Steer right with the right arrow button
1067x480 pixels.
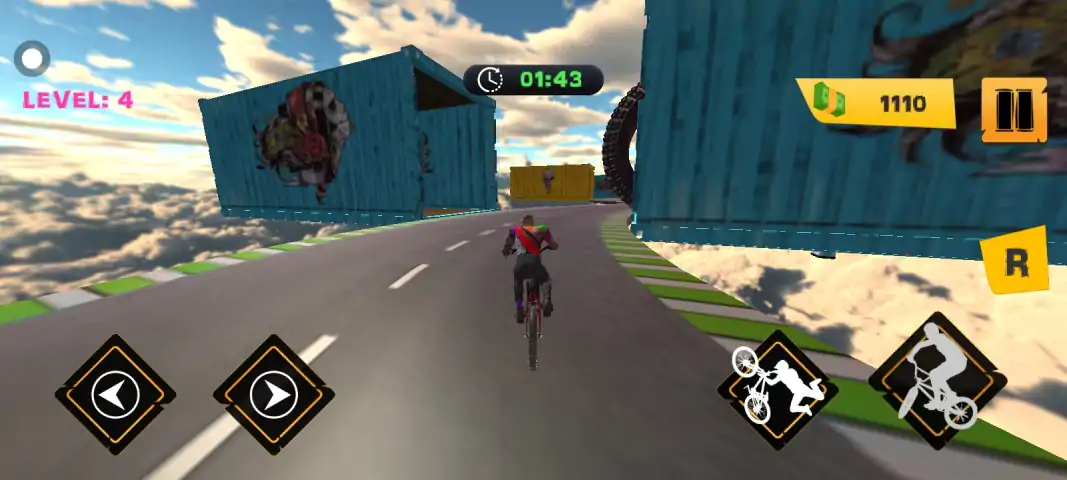tap(273, 395)
